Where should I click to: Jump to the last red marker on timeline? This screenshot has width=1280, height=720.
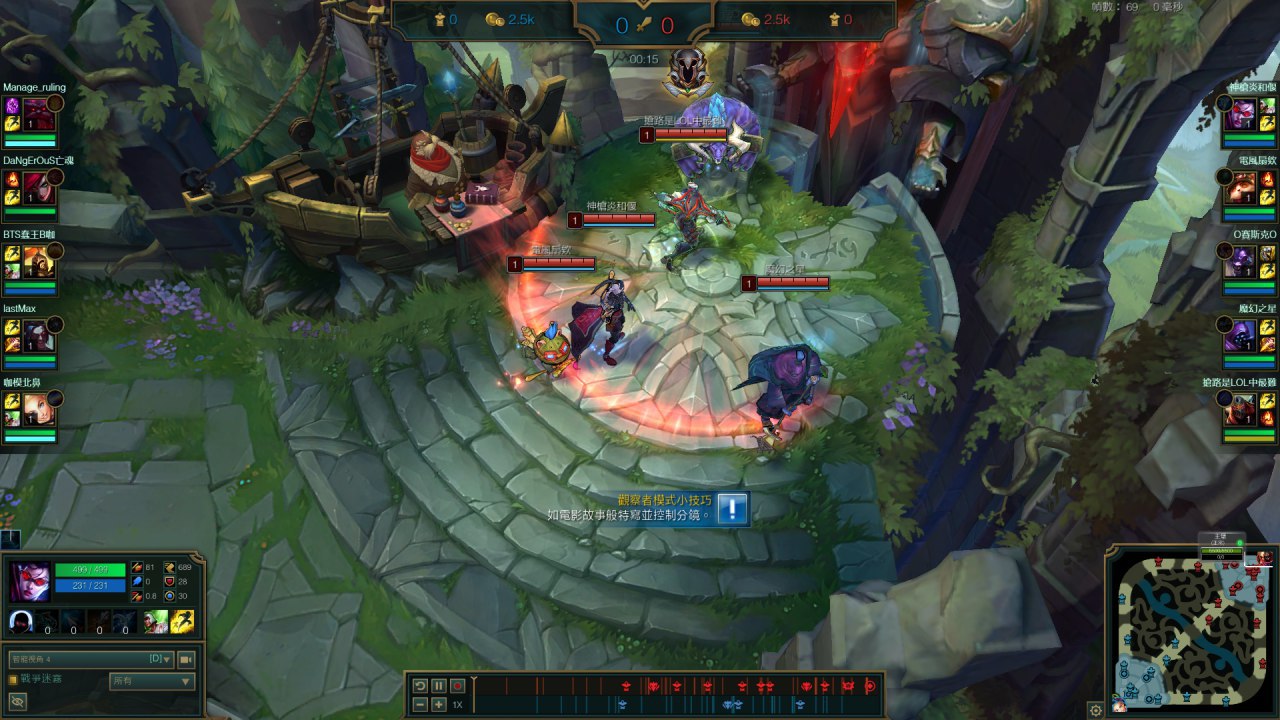pyautogui.click(x=870, y=685)
